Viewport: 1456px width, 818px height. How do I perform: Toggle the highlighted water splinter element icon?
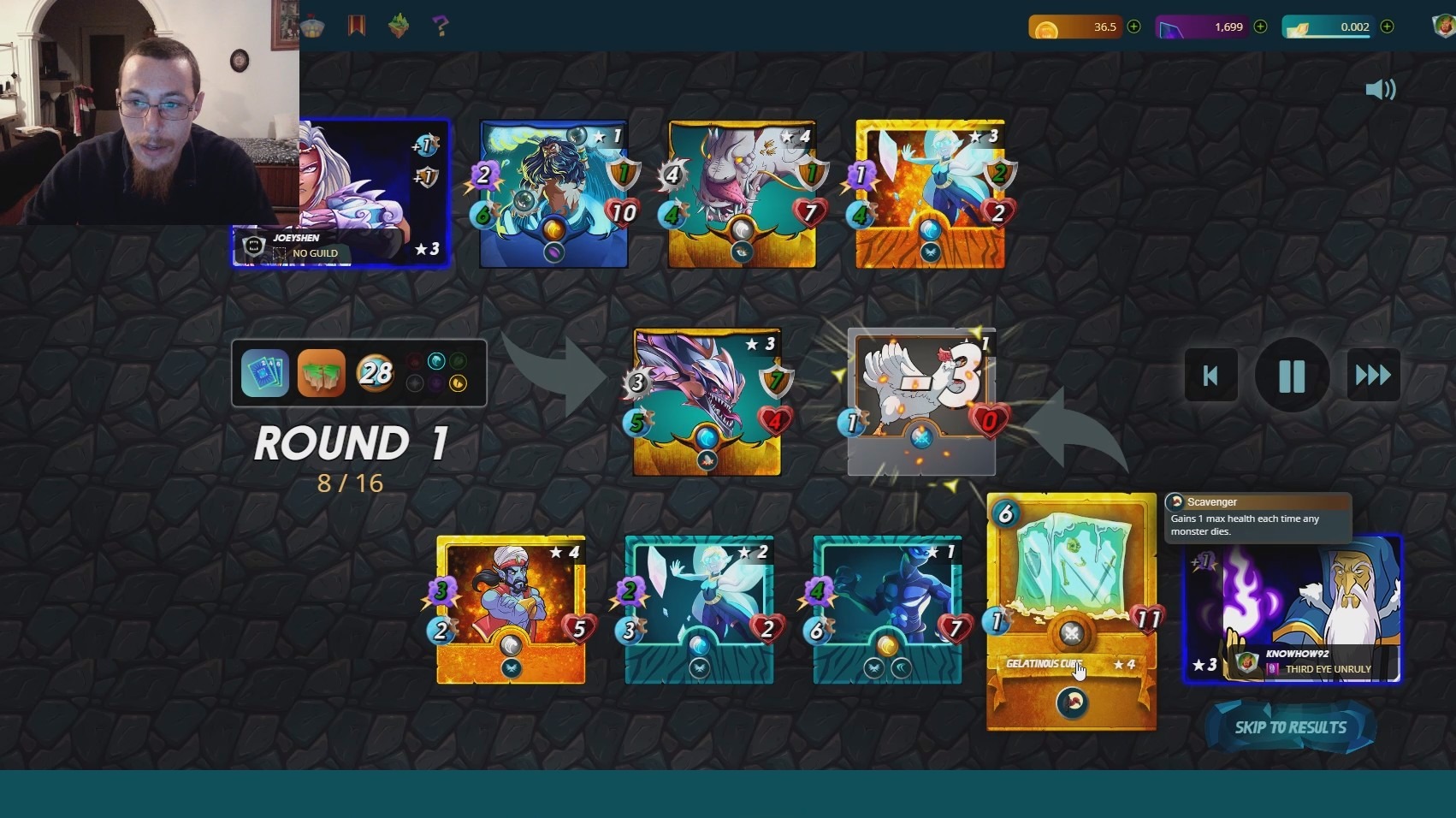tap(436, 360)
